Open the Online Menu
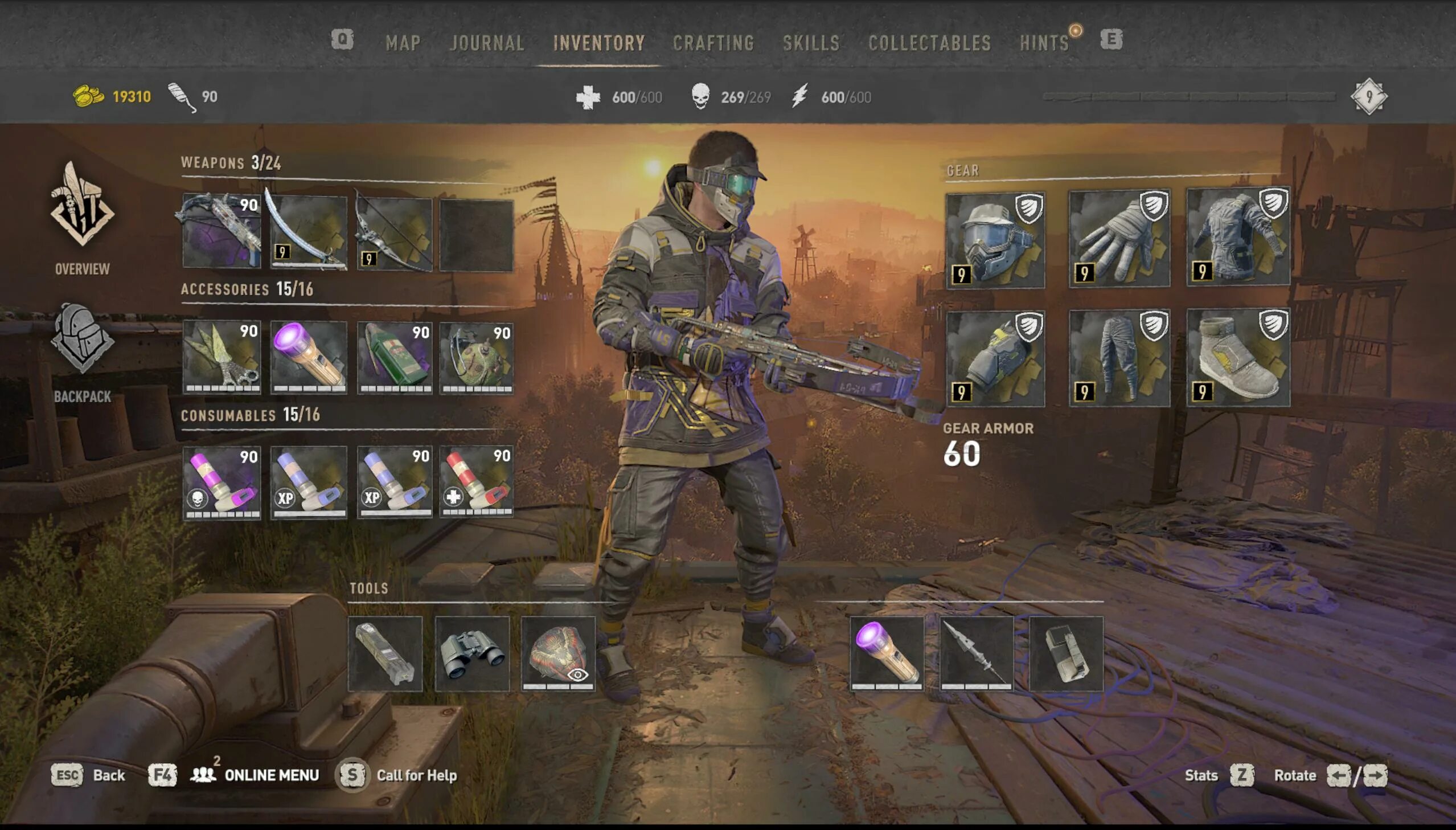This screenshot has height=830, width=1456. pyautogui.click(x=270, y=775)
